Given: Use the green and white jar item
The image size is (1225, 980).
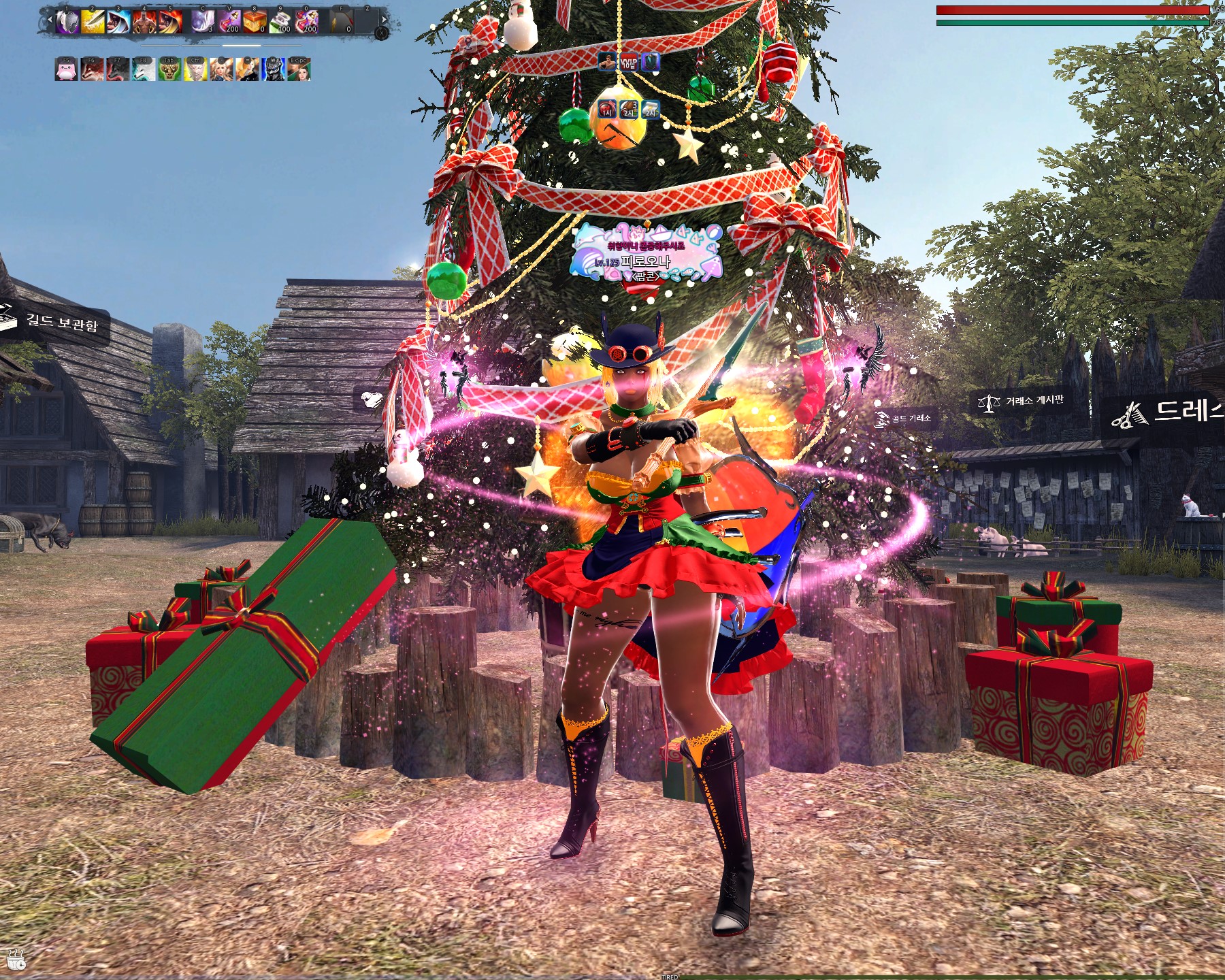Looking at the screenshot, I should [x=280, y=22].
